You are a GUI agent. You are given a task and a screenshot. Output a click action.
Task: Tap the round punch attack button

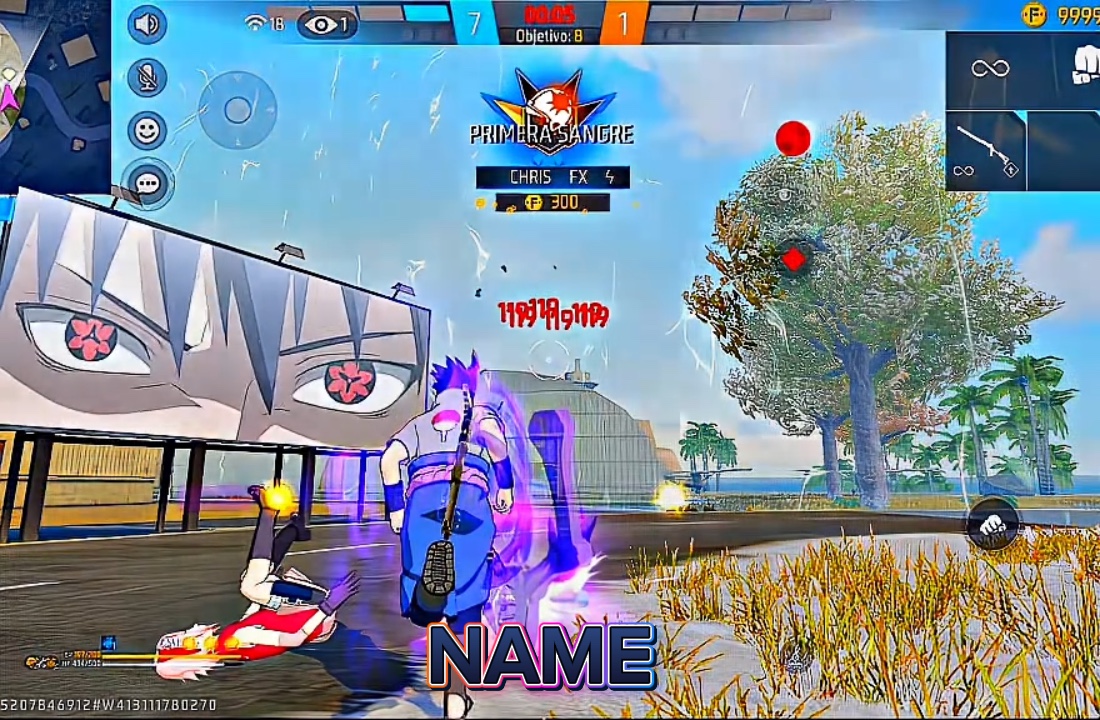pos(992,523)
